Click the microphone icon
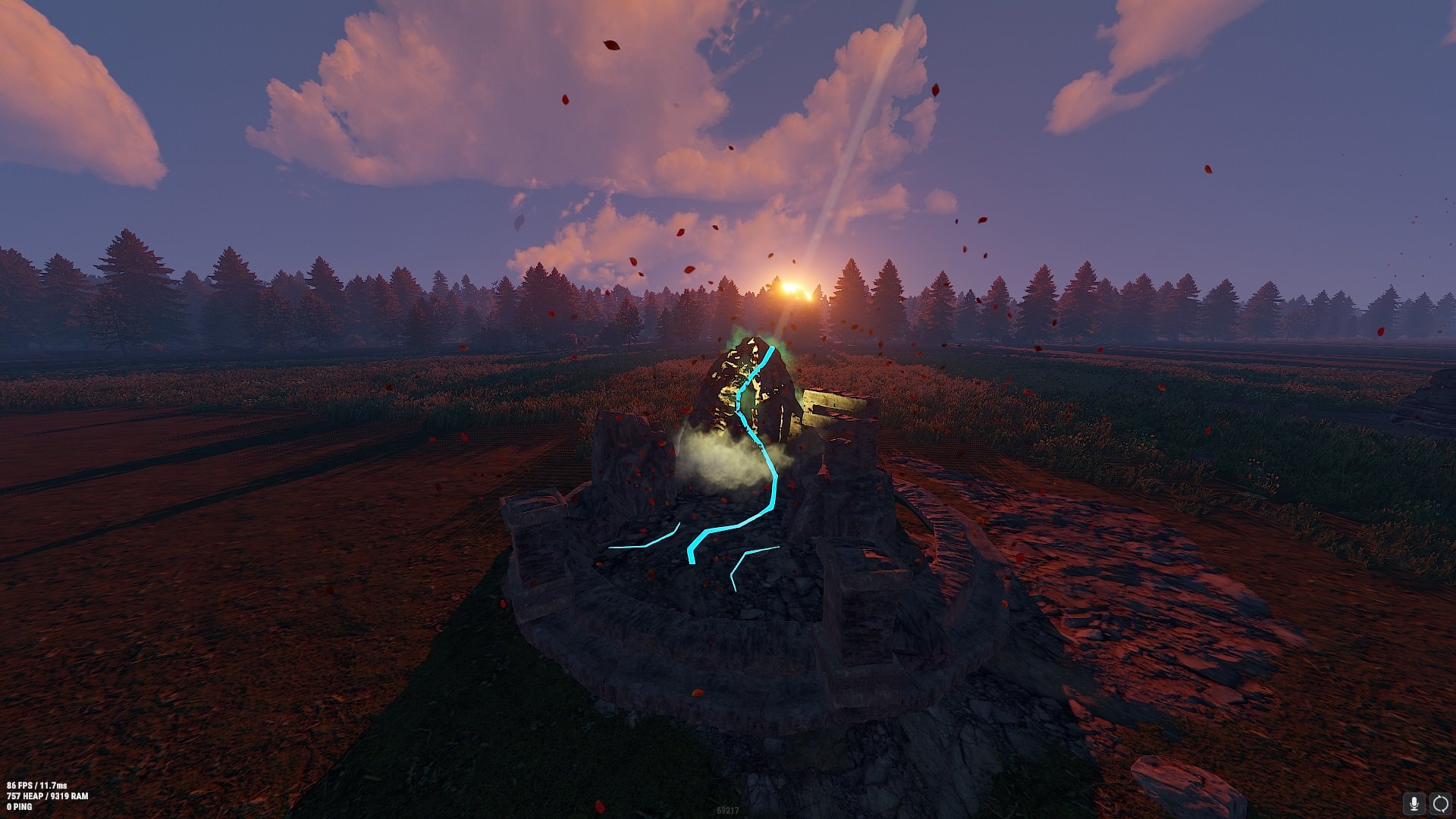This screenshot has height=819, width=1456. tap(1414, 803)
